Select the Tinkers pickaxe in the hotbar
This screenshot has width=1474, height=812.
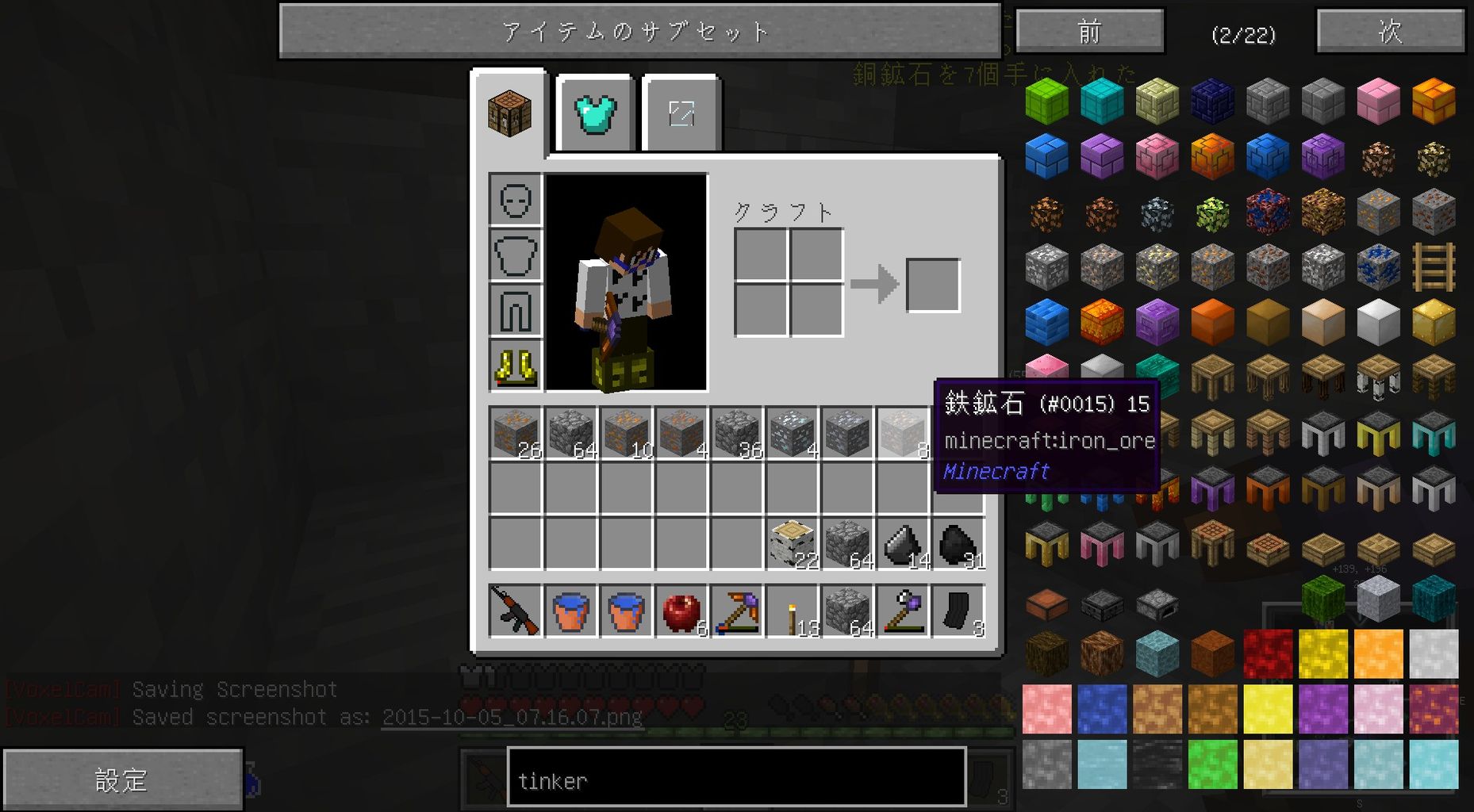click(736, 612)
